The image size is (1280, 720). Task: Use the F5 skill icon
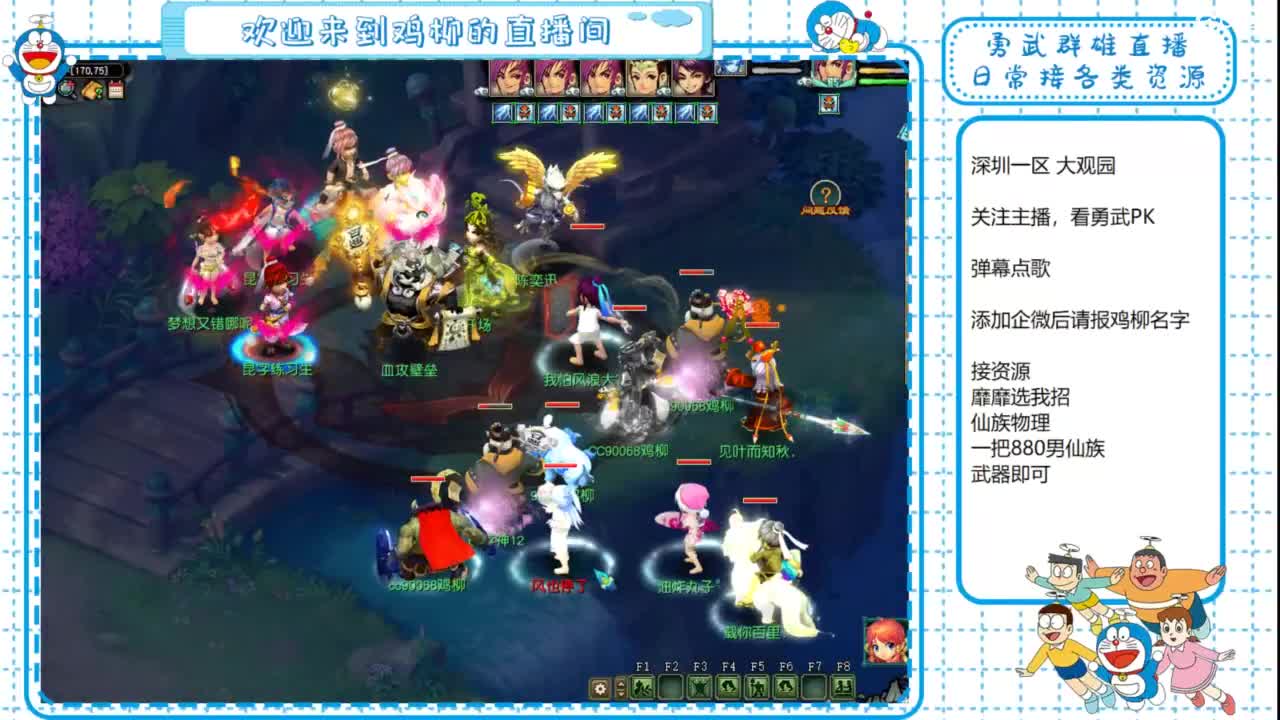click(758, 687)
